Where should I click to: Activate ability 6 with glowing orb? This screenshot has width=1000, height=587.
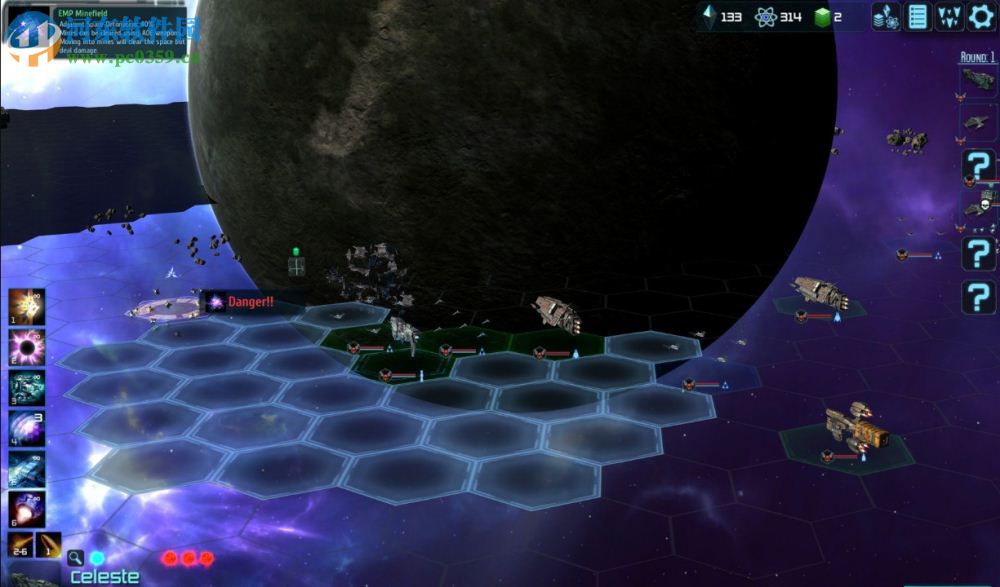(x=26, y=509)
